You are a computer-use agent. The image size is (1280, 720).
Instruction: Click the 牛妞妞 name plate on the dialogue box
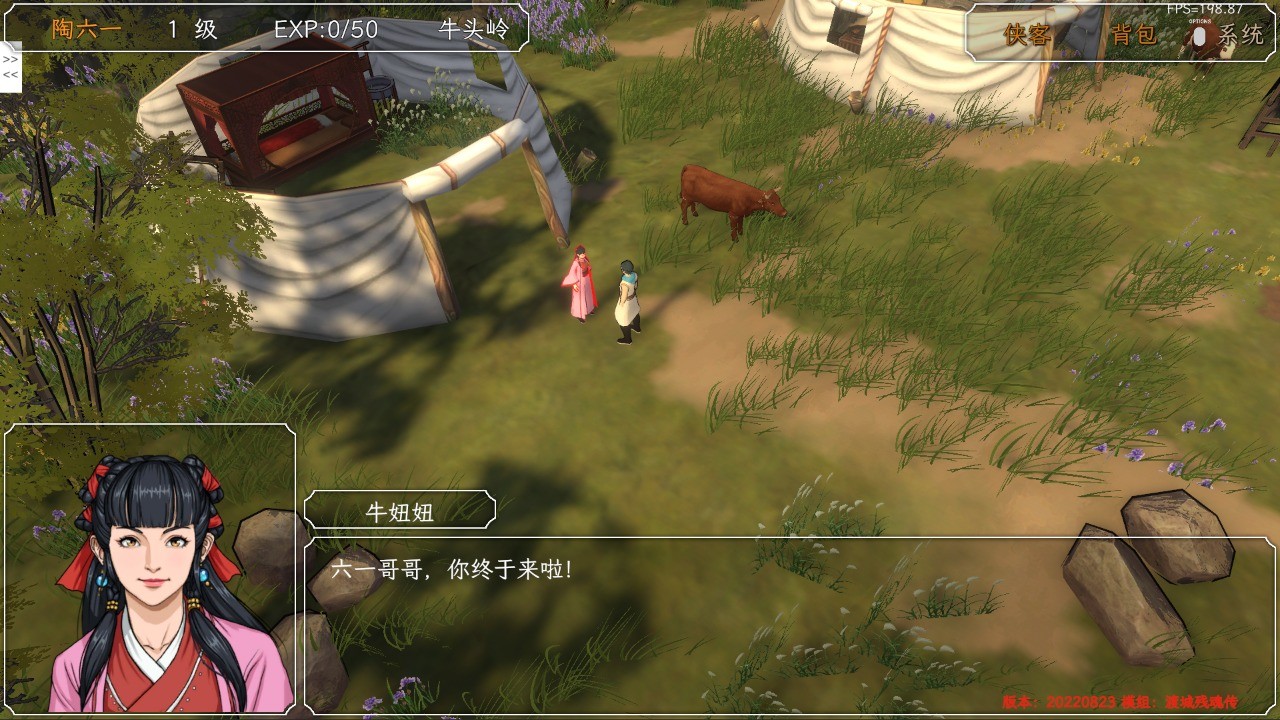point(400,510)
